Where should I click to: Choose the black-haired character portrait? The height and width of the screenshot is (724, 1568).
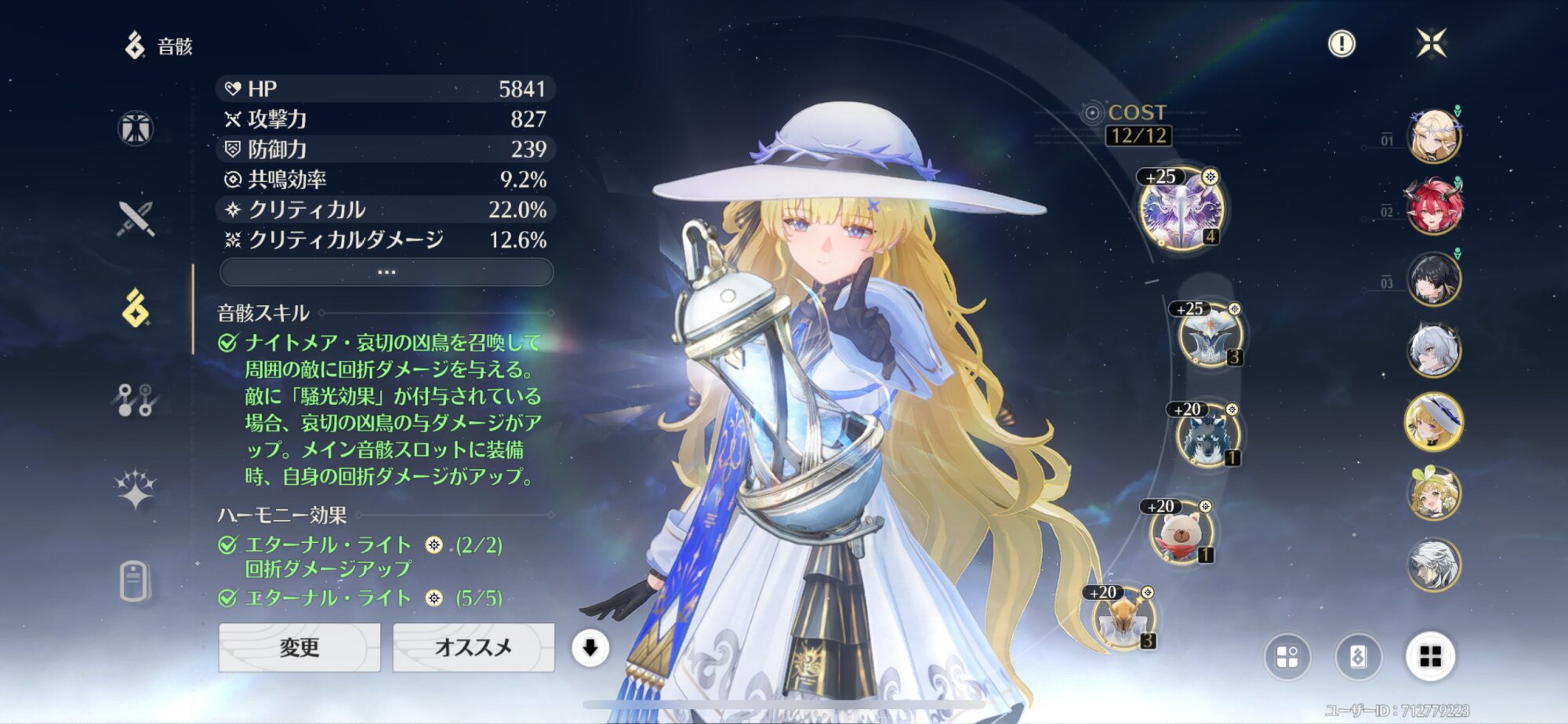(x=1434, y=279)
